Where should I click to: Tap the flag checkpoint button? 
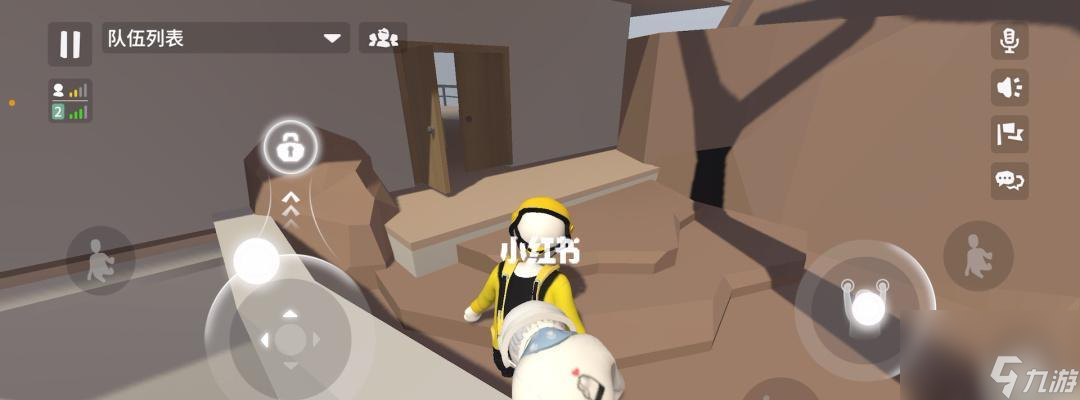pos(1009,133)
